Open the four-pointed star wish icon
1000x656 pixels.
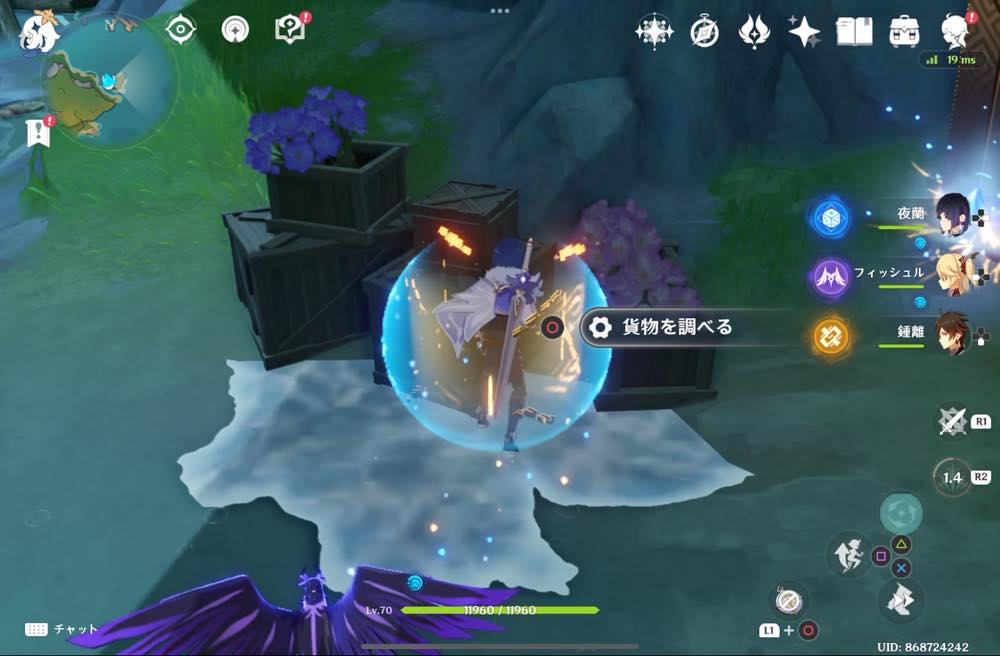[x=804, y=32]
